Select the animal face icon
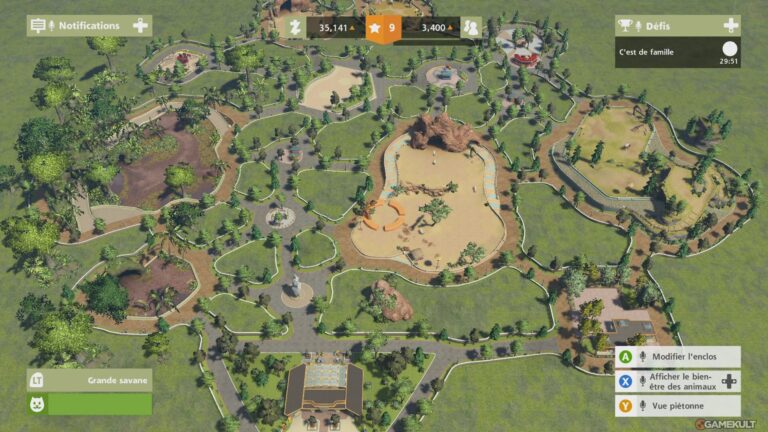The image size is (768, 432). point(38,404)
